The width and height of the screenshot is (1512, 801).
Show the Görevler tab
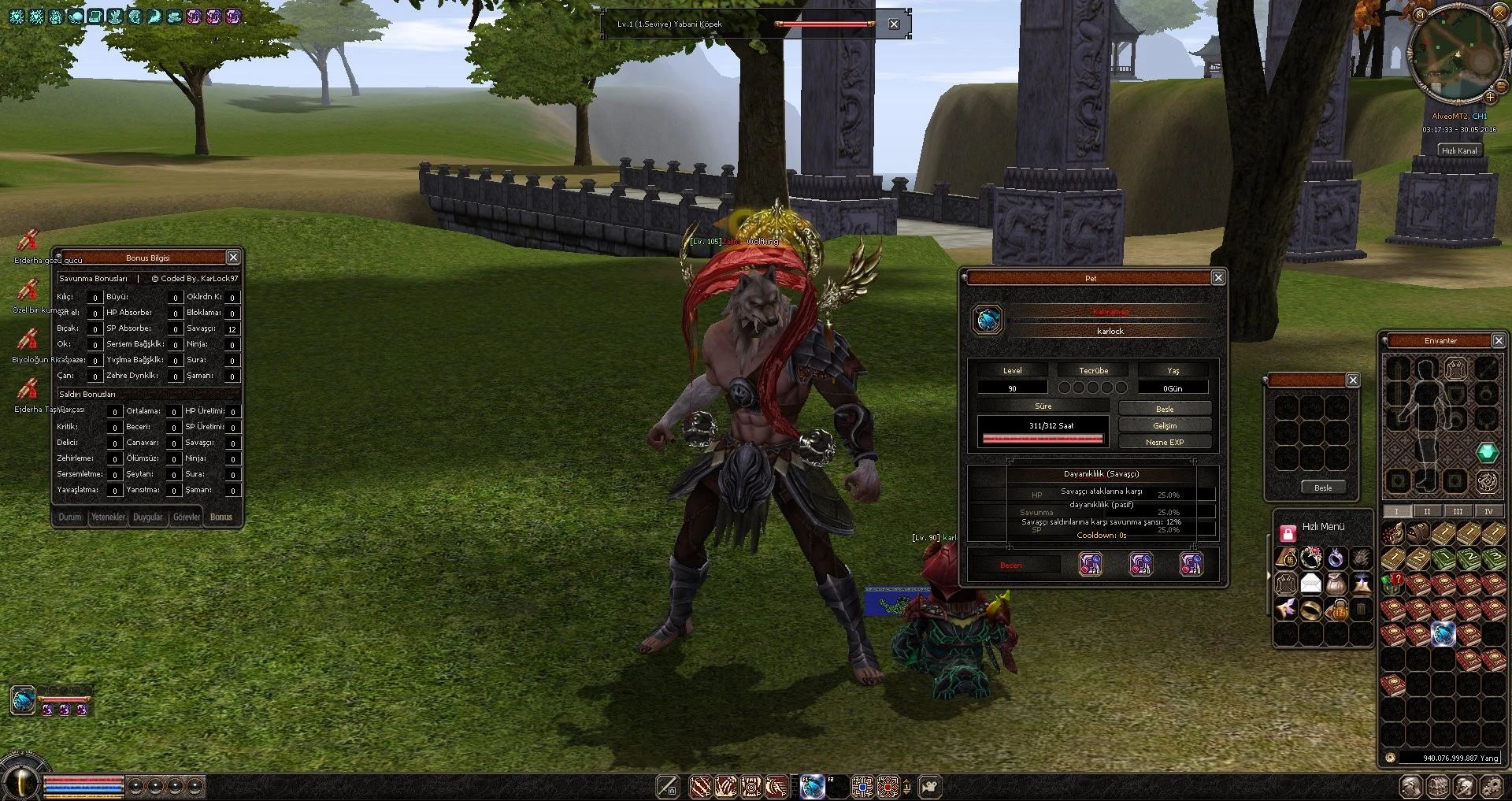pos(187,517)
